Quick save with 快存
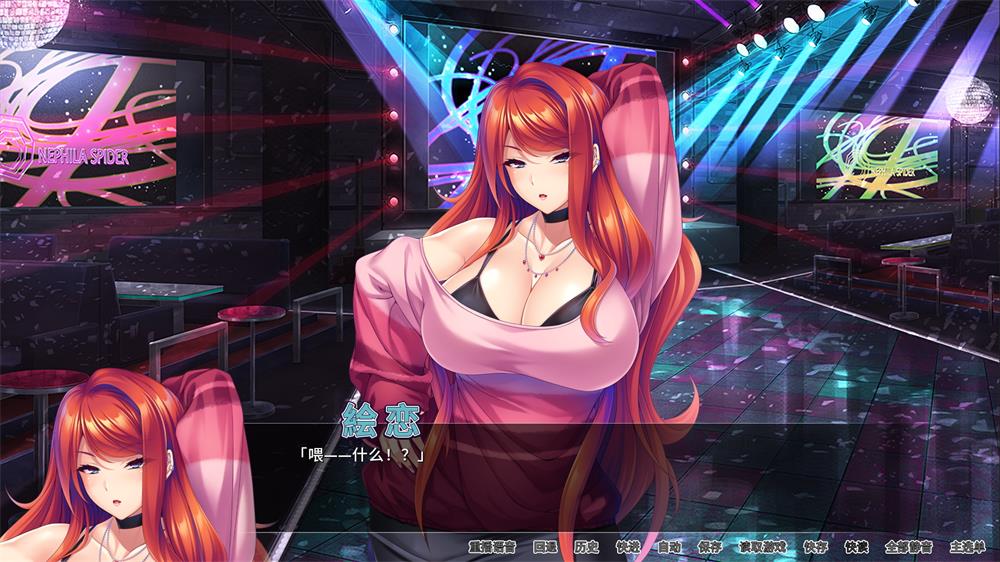 click(815, 547)
